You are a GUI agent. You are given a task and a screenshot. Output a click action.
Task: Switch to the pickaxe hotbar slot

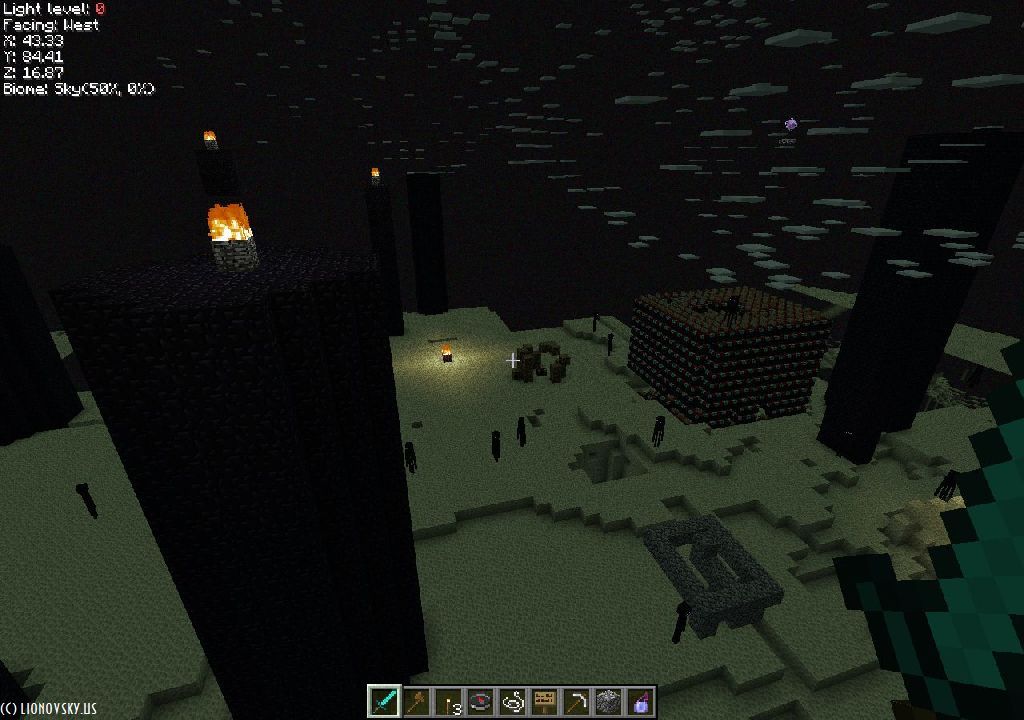[x=576, y=701]
